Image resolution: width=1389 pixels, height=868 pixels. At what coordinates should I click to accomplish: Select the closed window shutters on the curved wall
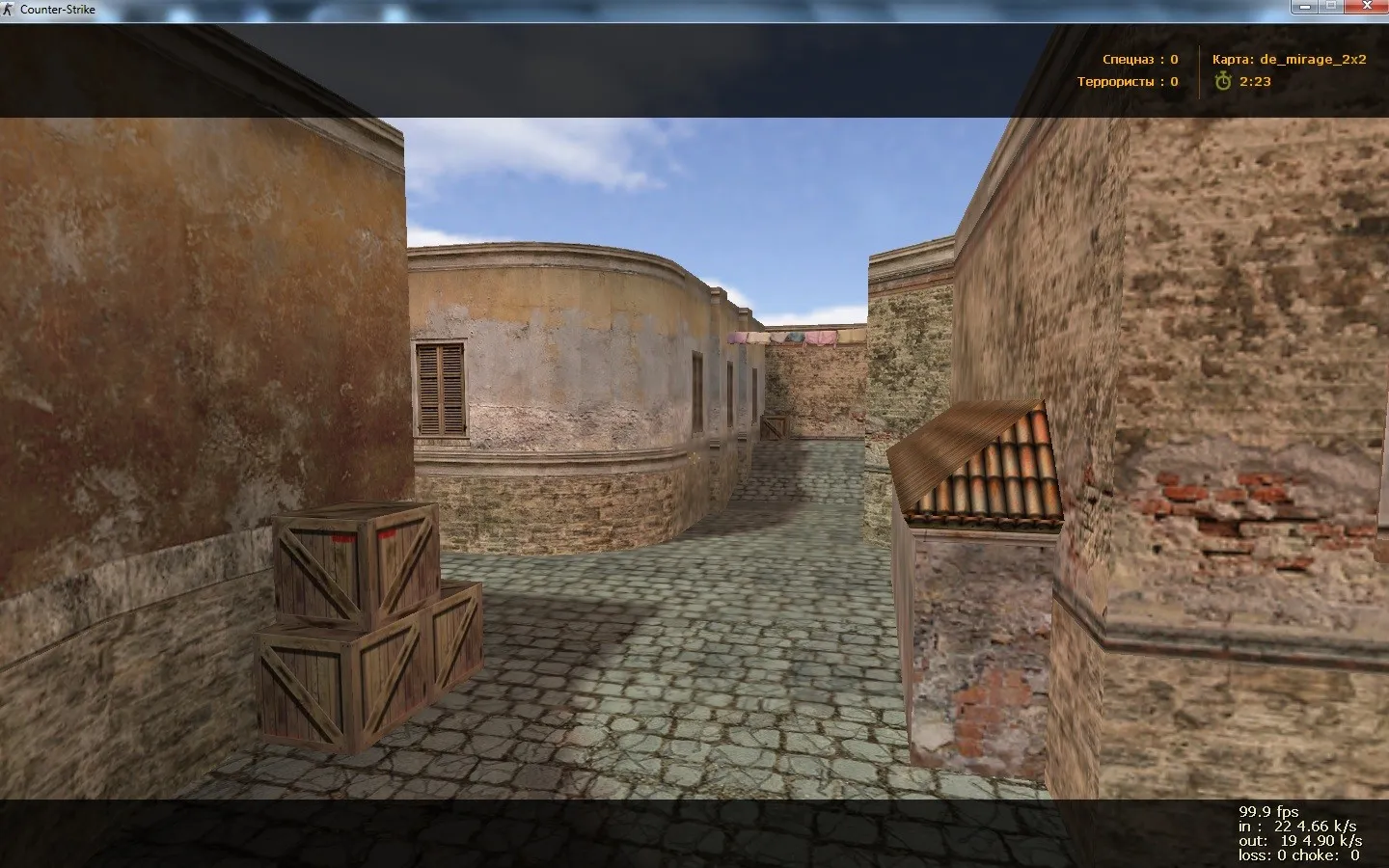439,386
